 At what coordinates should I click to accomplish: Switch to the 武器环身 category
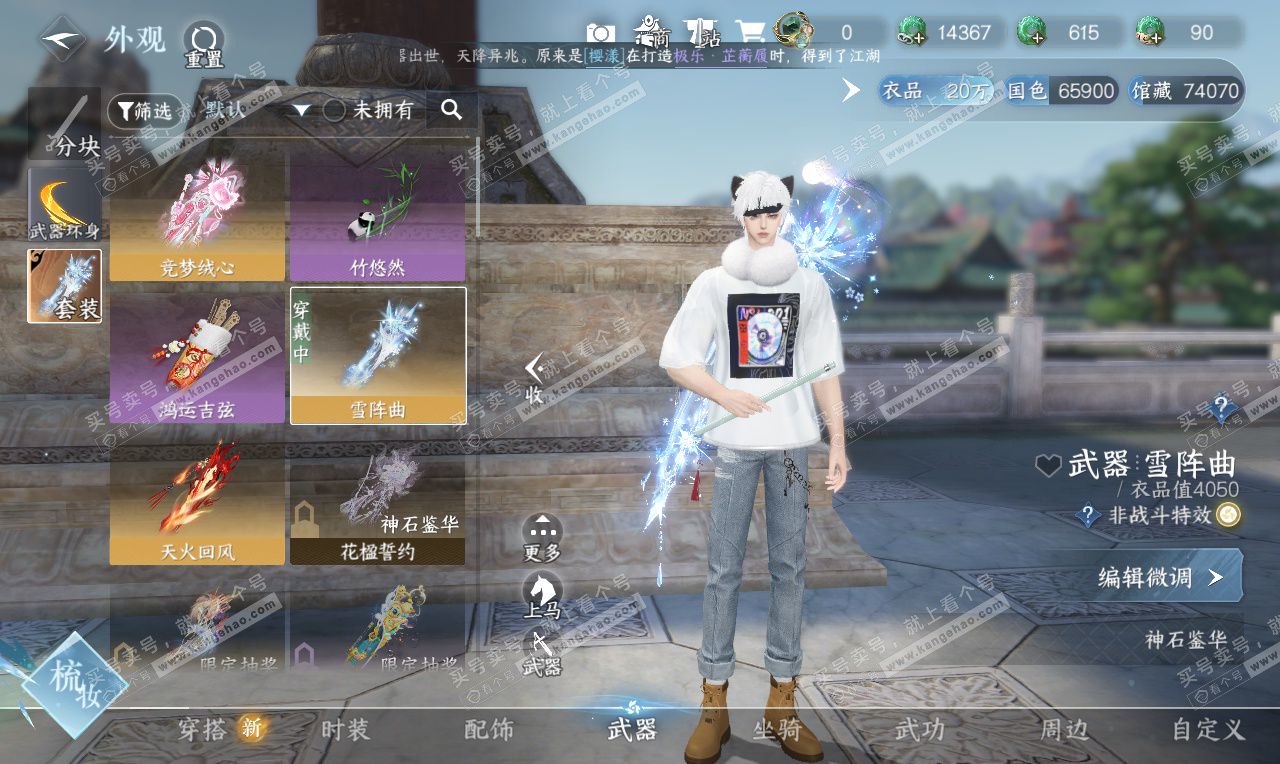click(x=64, y=204)
